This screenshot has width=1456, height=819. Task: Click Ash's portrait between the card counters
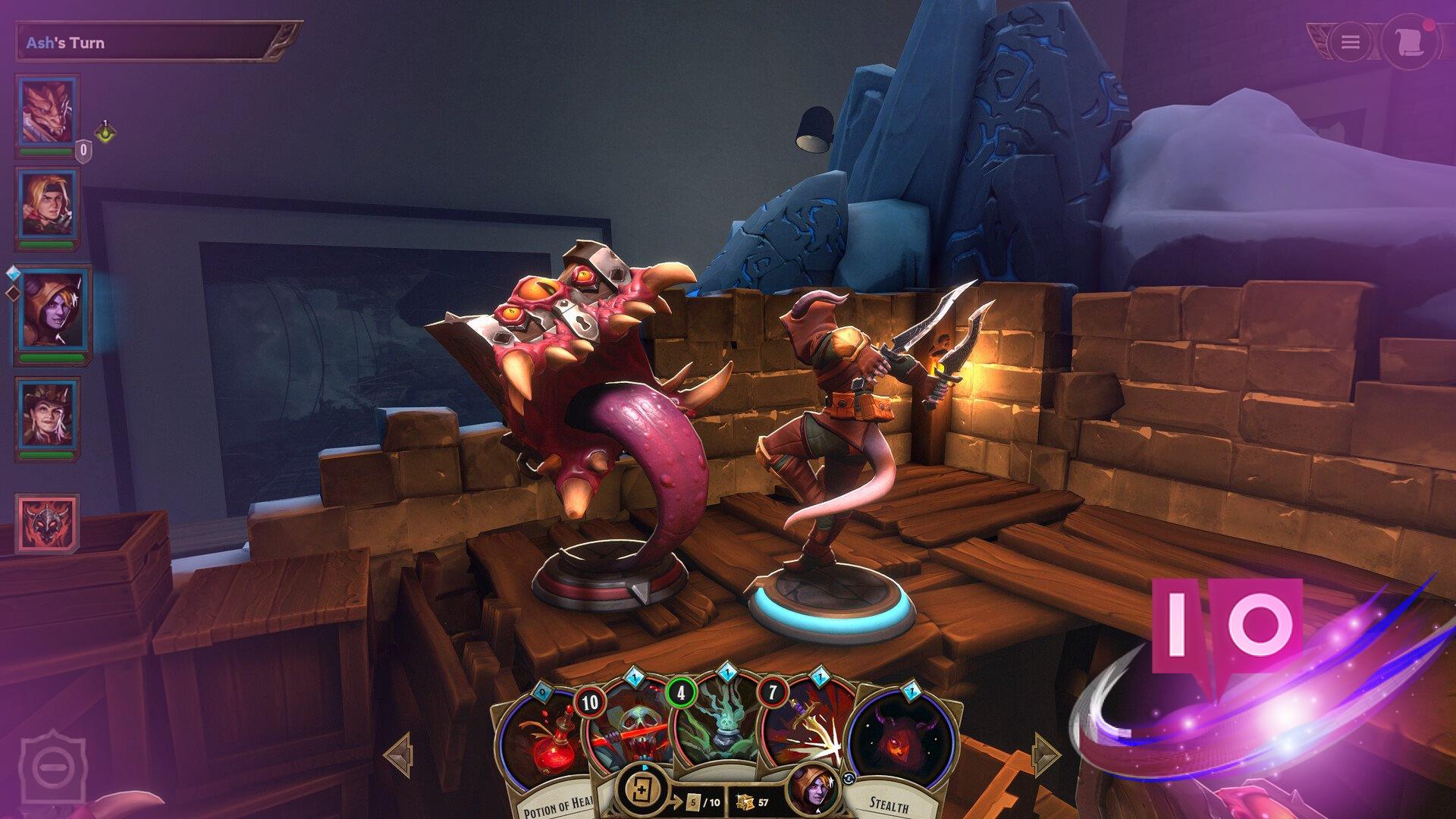point(811,792)
